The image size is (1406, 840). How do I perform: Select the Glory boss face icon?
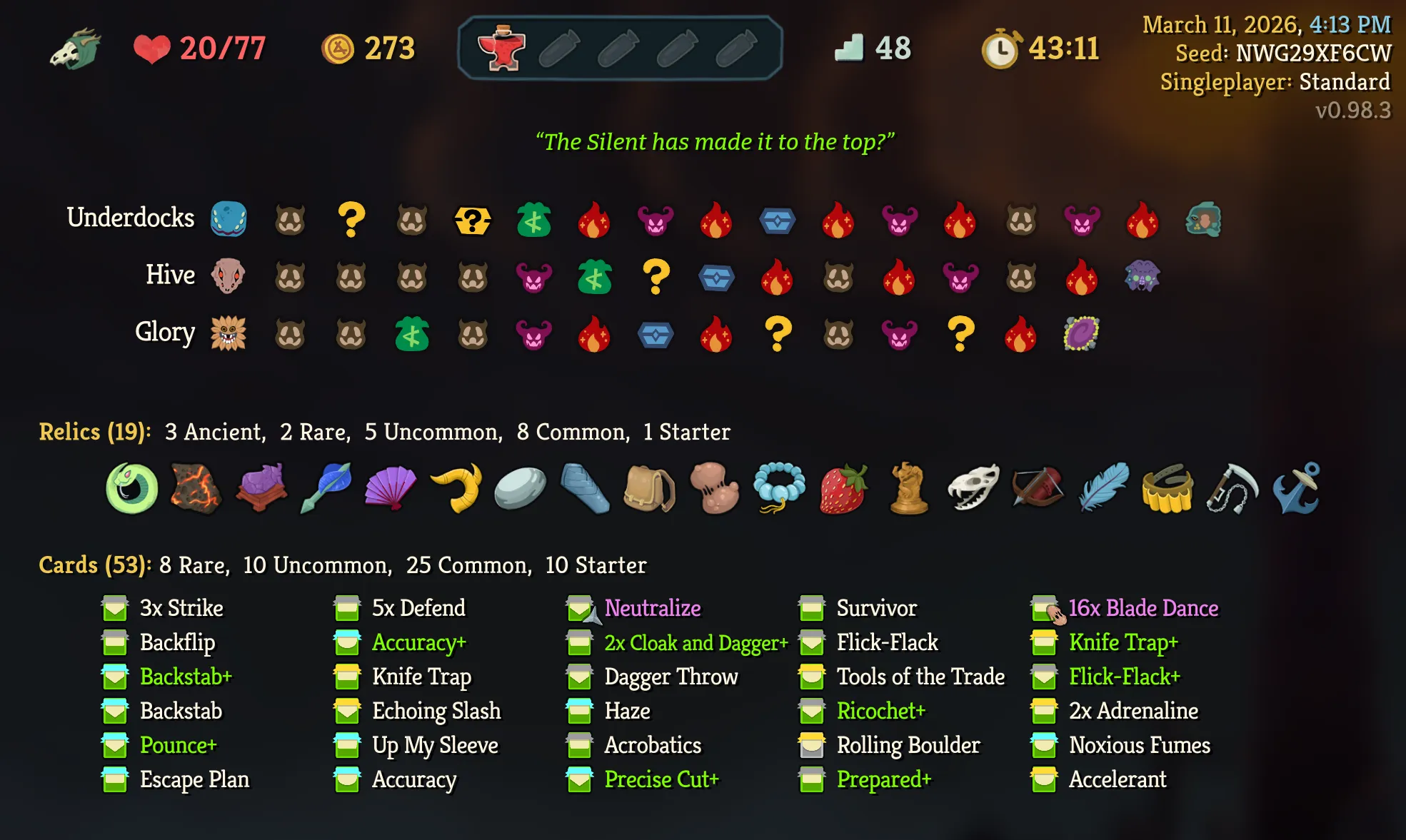click(227, 331)
